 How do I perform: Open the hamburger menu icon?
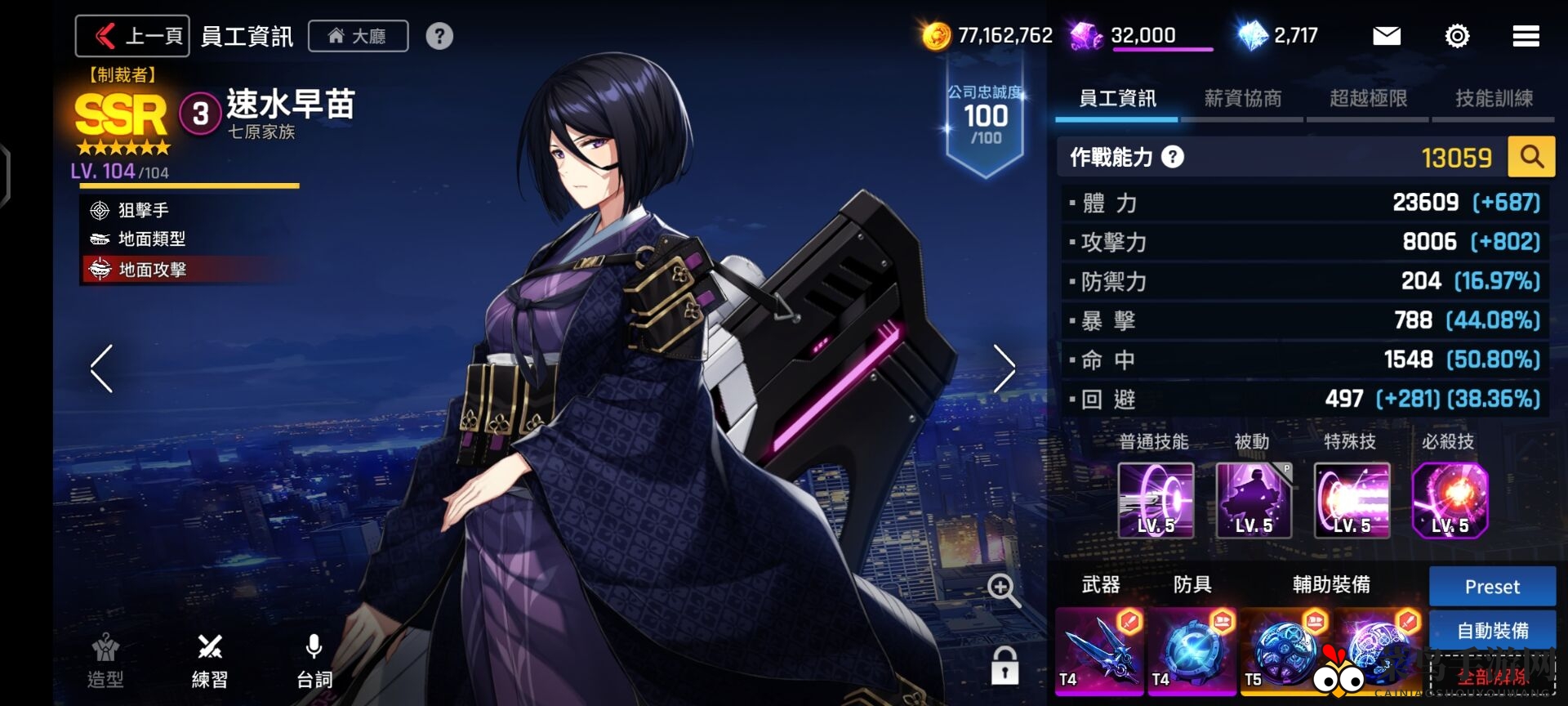tap(1526, 36)
